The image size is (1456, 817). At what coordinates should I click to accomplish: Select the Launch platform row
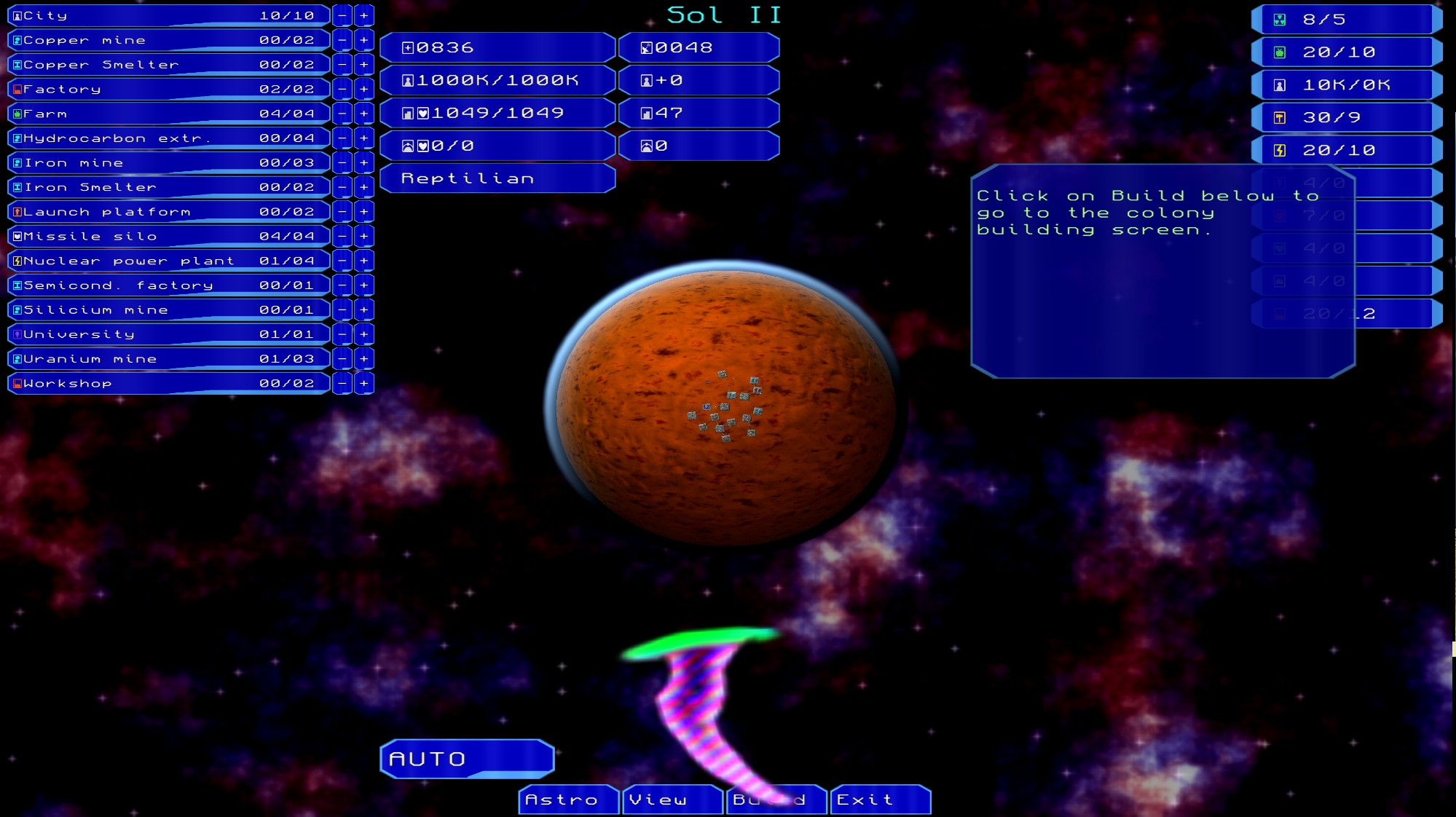pyautogui.click(x=168, y=212)
